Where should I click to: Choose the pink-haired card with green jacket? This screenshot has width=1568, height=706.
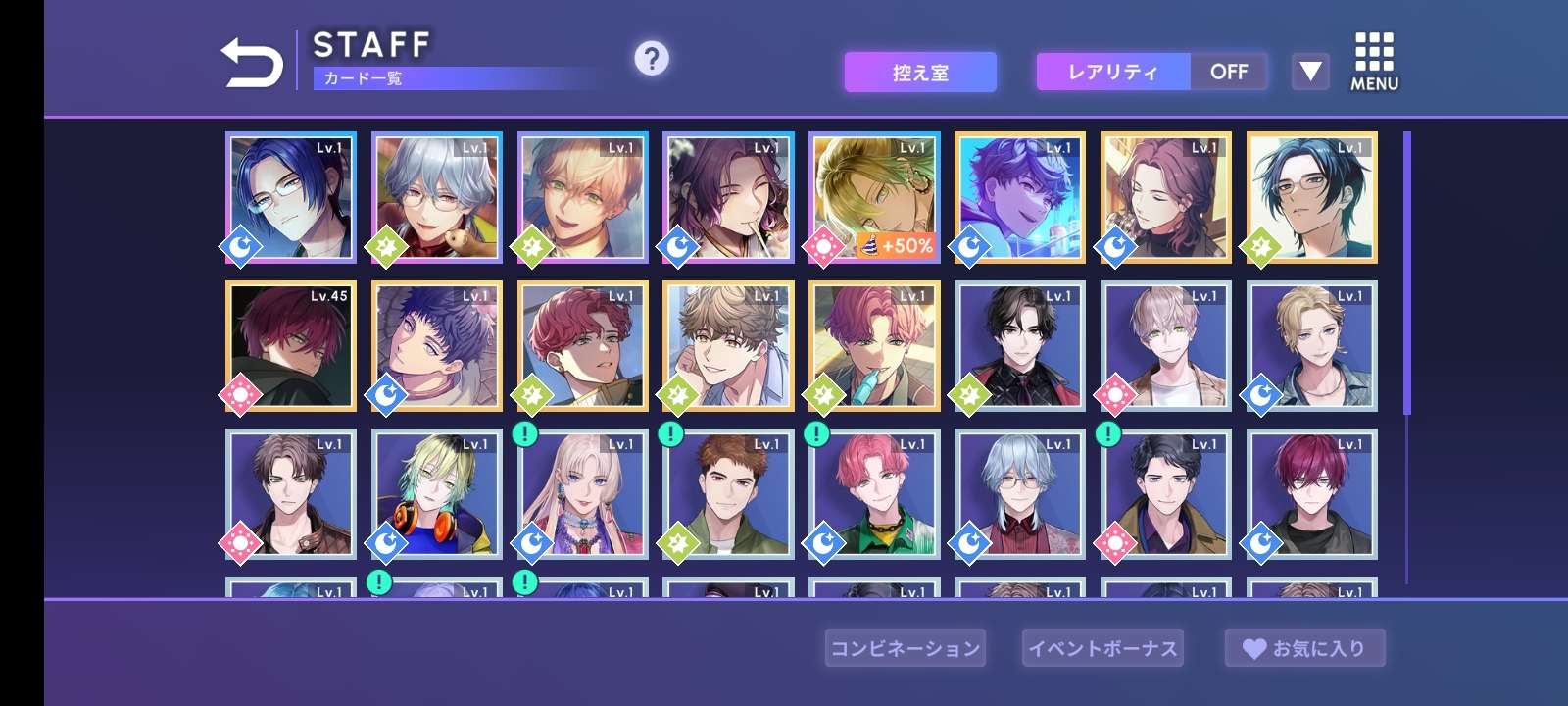pos(874,494)
